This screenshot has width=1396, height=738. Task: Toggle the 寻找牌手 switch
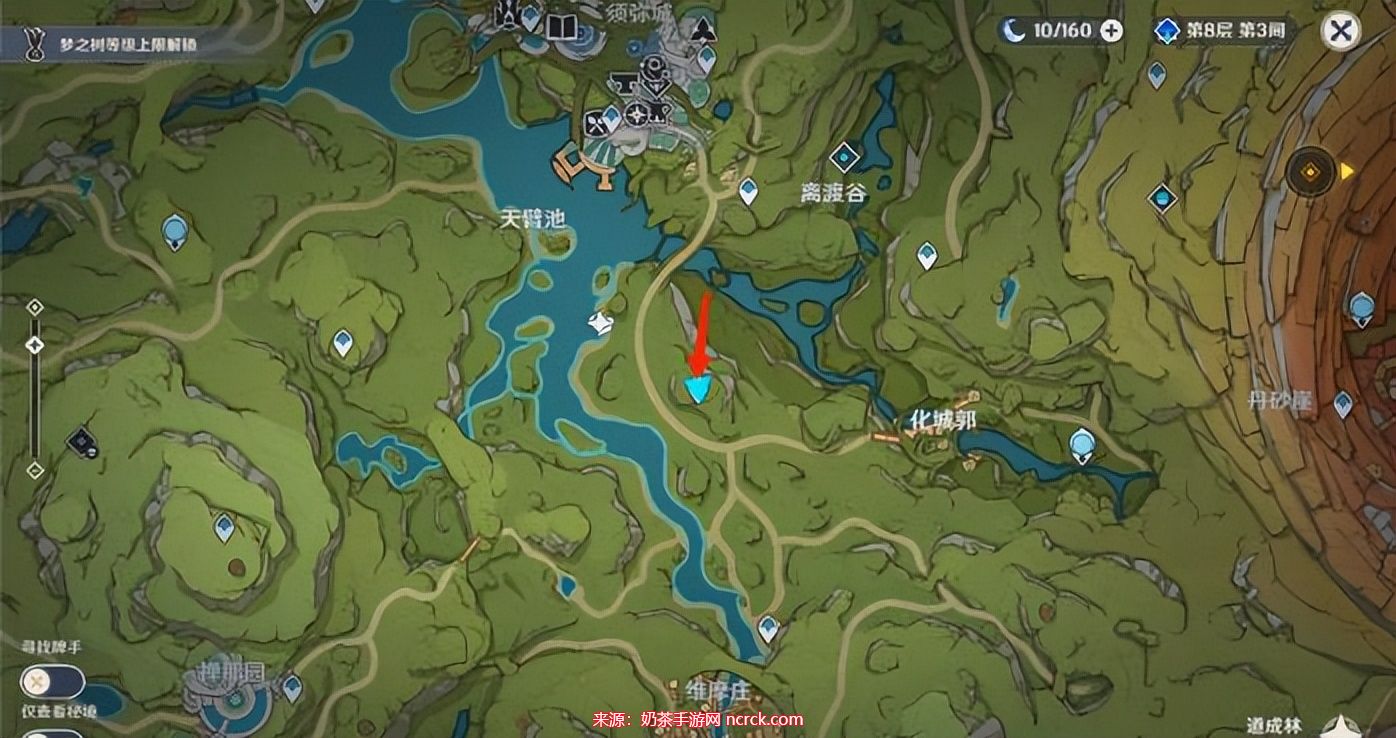(52, 683)
